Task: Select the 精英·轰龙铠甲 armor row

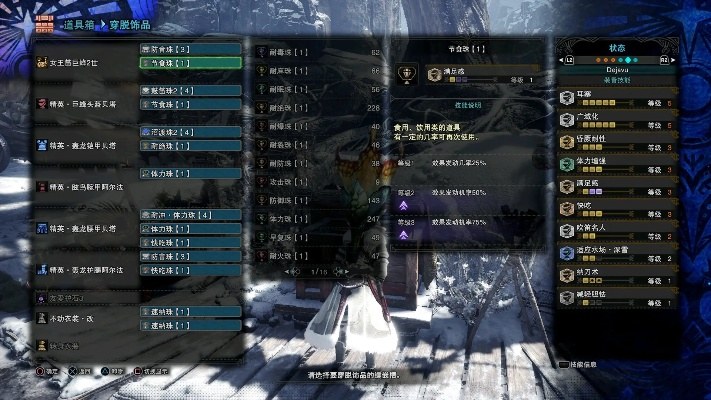Action: (x=80, y=145)
